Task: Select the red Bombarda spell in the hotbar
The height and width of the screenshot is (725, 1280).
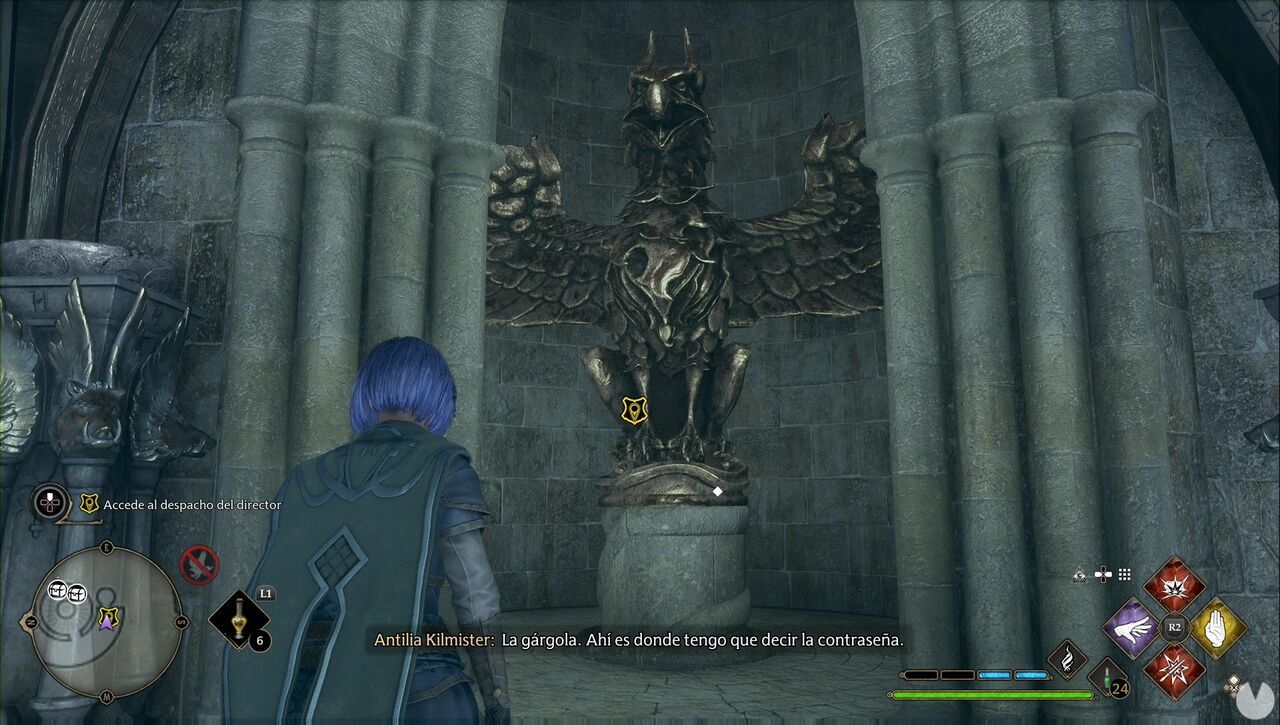Action: (x=1175, y=586)
